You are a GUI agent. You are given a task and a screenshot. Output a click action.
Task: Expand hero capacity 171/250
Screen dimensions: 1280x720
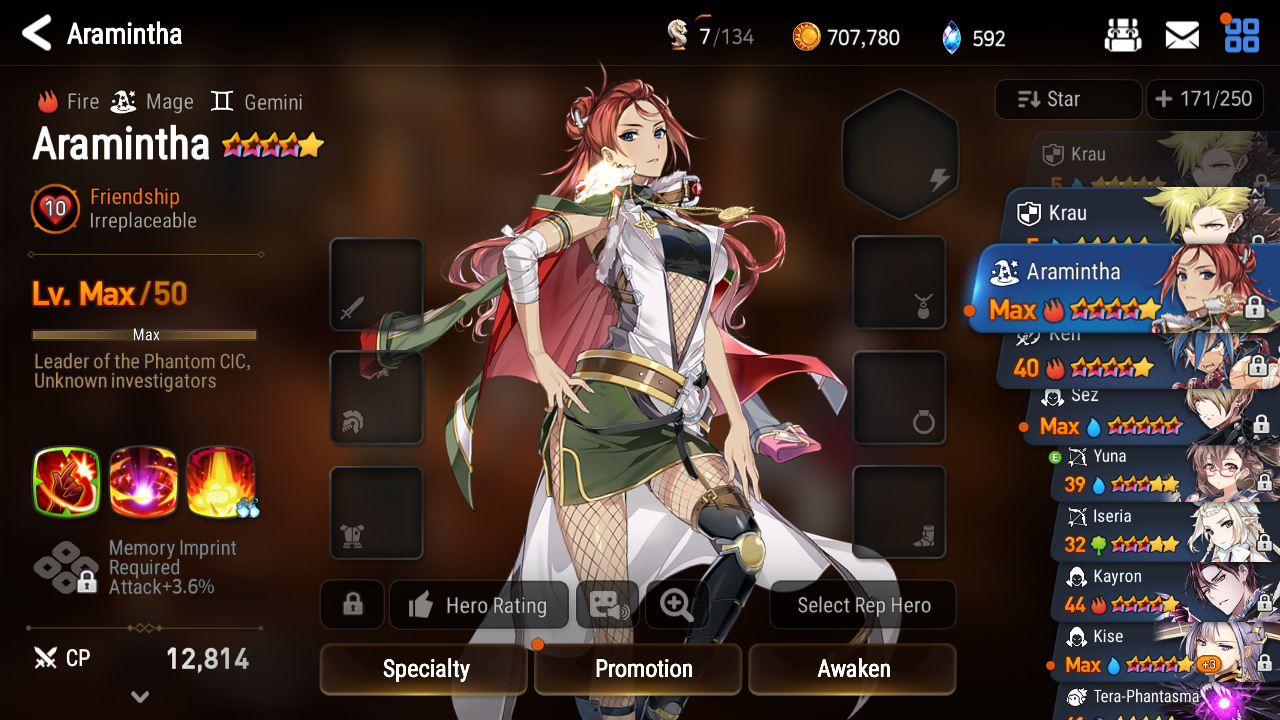[x=1203, y=99]
